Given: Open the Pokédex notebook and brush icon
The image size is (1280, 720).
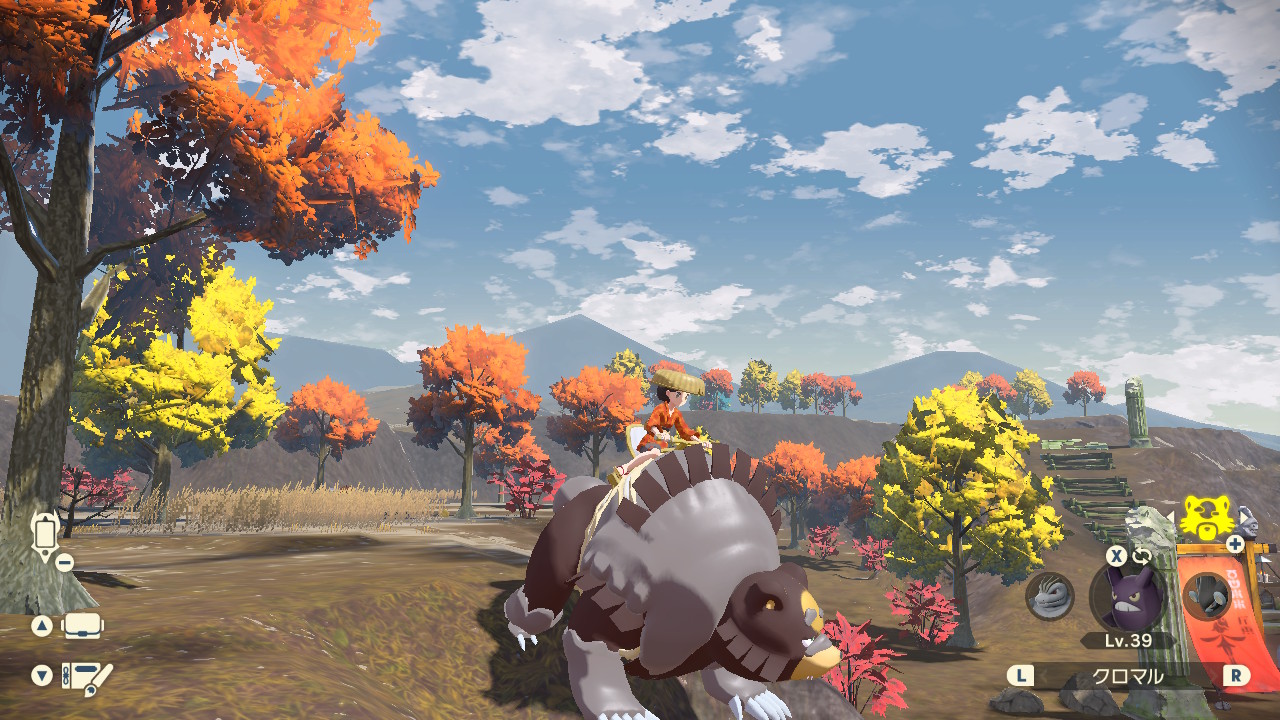Looking at the screenshot, I should point(86,676).
